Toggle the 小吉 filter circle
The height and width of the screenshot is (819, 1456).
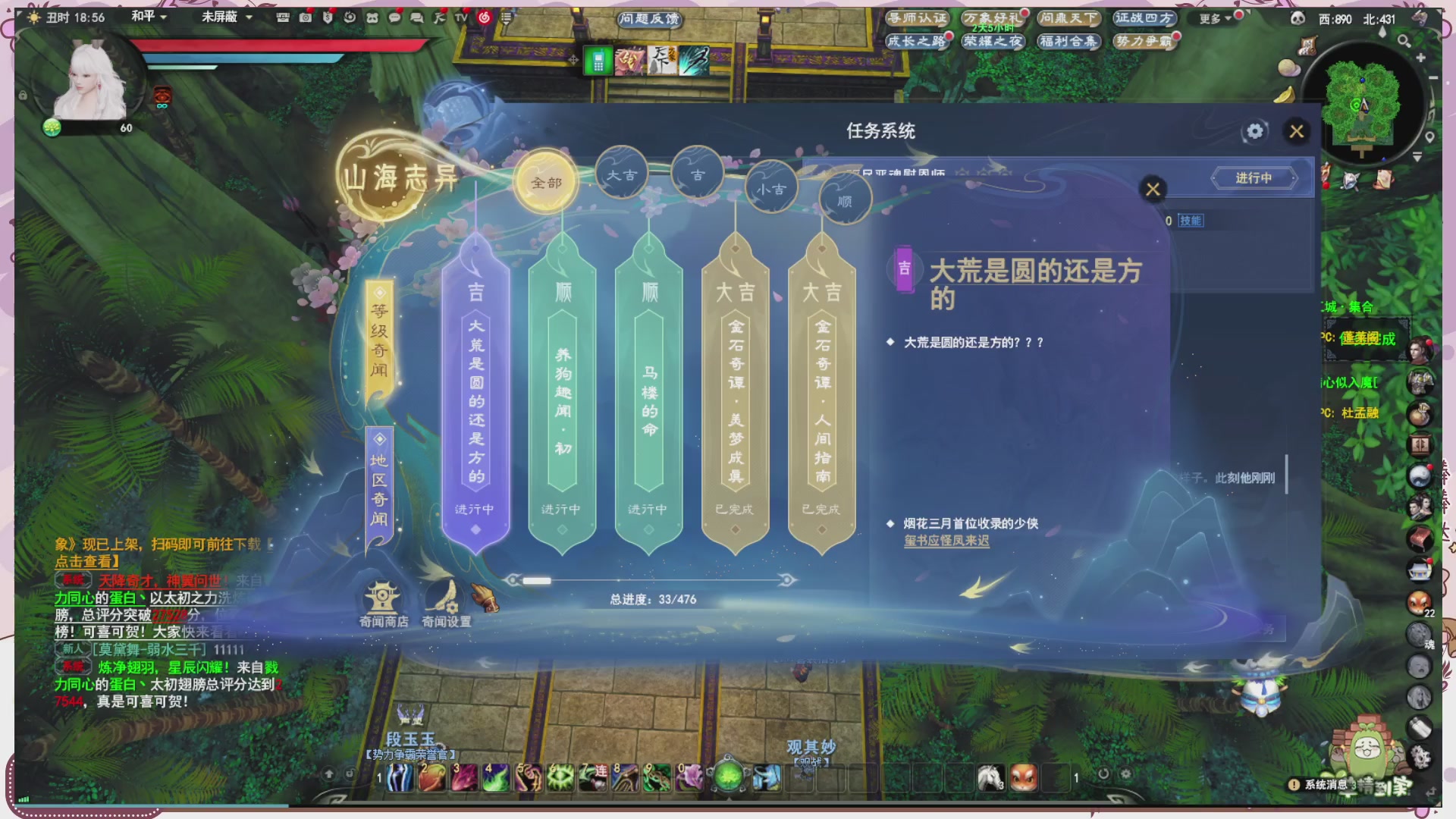771,189
